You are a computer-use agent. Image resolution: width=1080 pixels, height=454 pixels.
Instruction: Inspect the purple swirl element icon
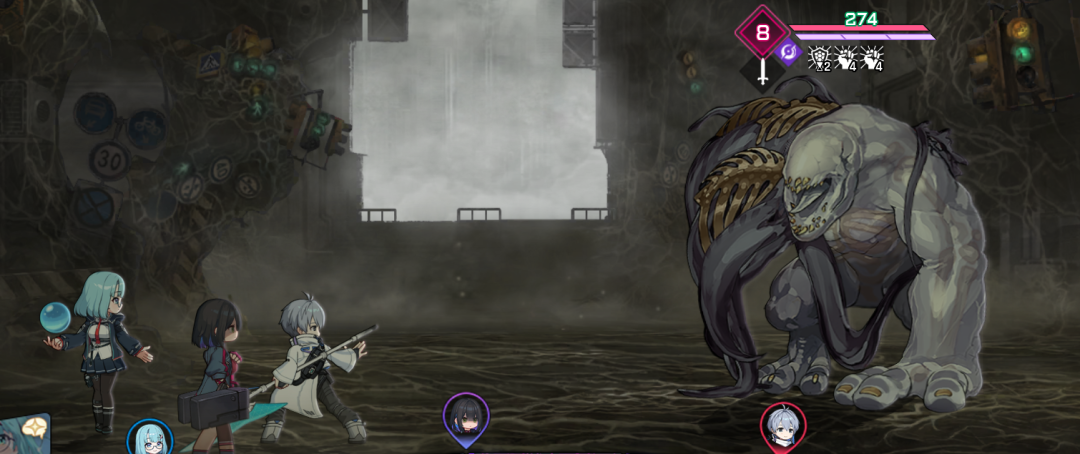[789, 53]
